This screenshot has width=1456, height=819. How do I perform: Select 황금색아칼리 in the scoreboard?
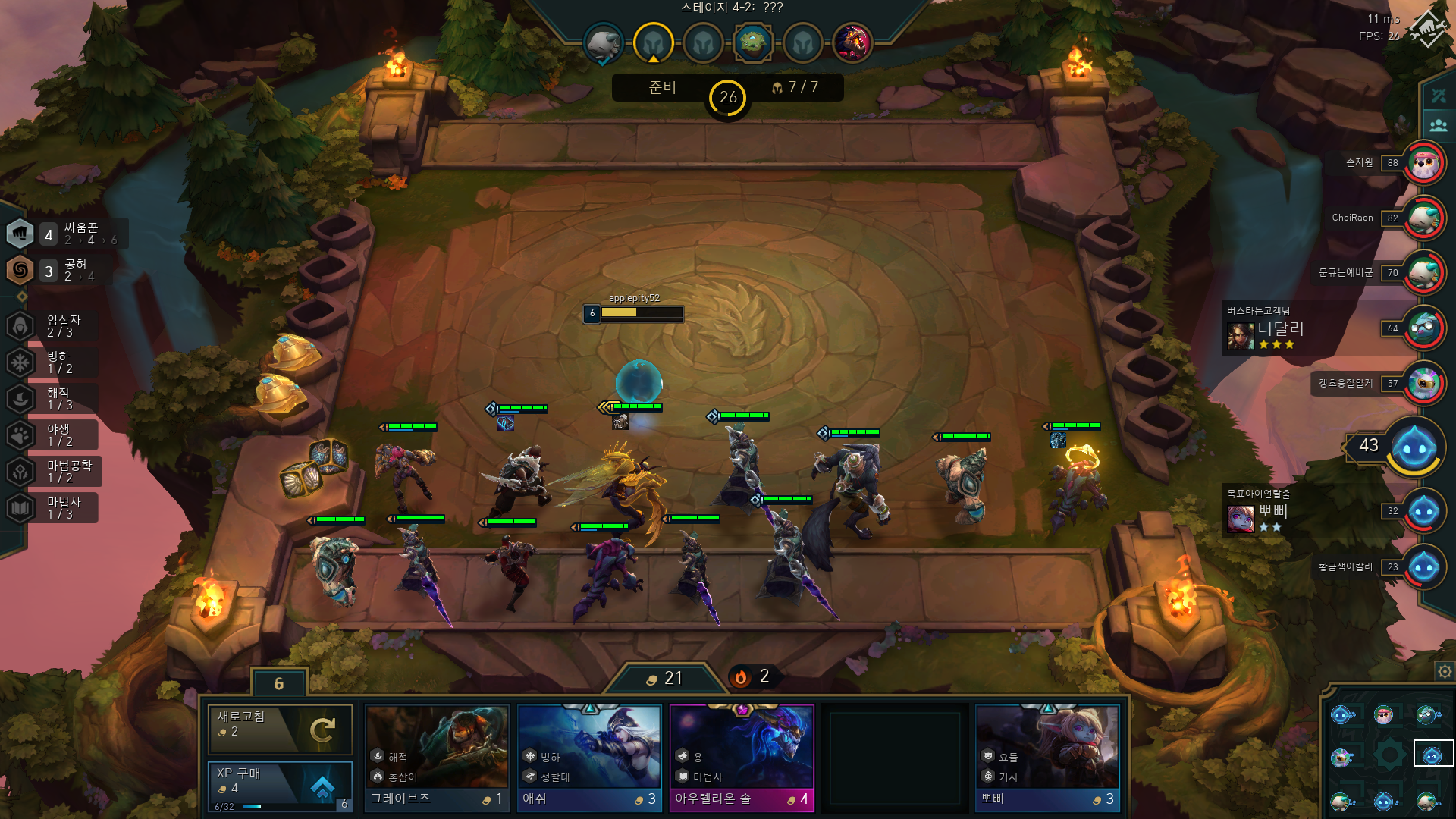tap(1423, 567)
